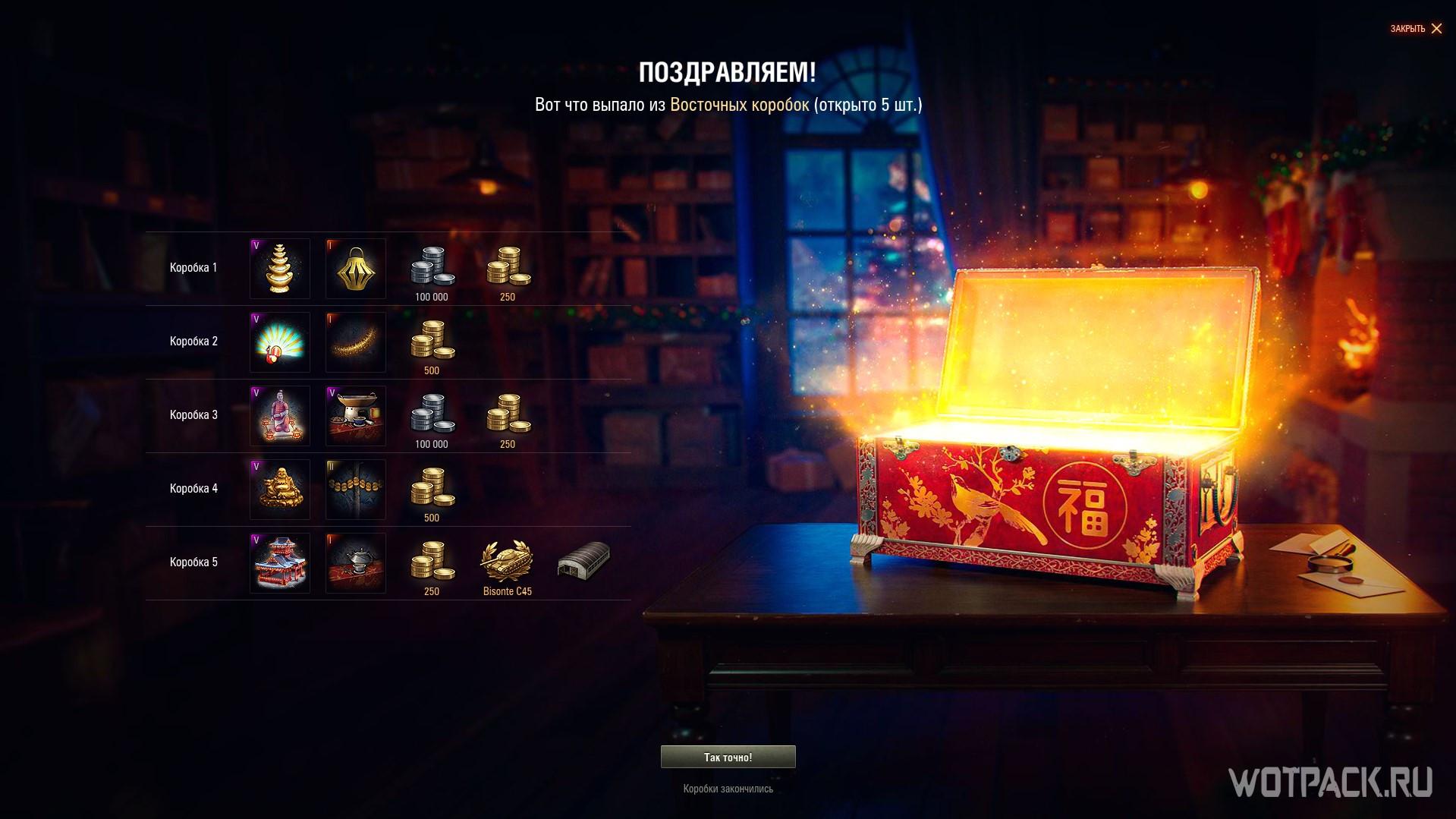Choose the golden Buddha statue reward
The width and height of the screenshot is (1456, 819).
[280, 490]
